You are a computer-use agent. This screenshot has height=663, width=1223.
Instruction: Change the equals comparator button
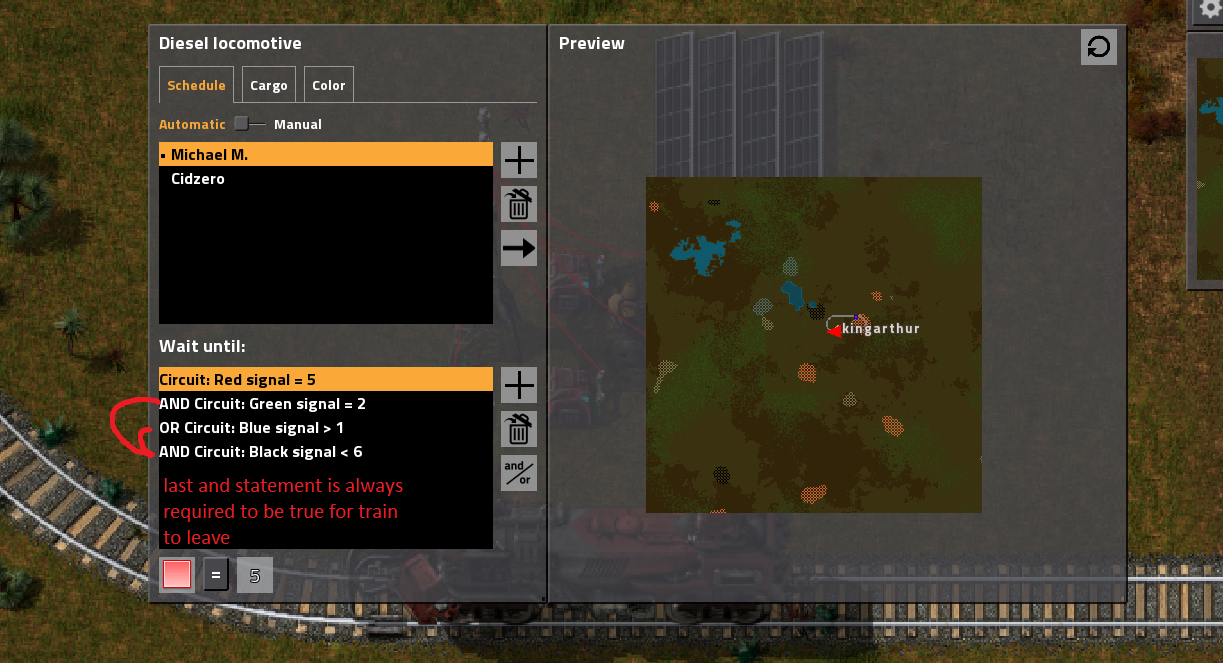point(216,575)
